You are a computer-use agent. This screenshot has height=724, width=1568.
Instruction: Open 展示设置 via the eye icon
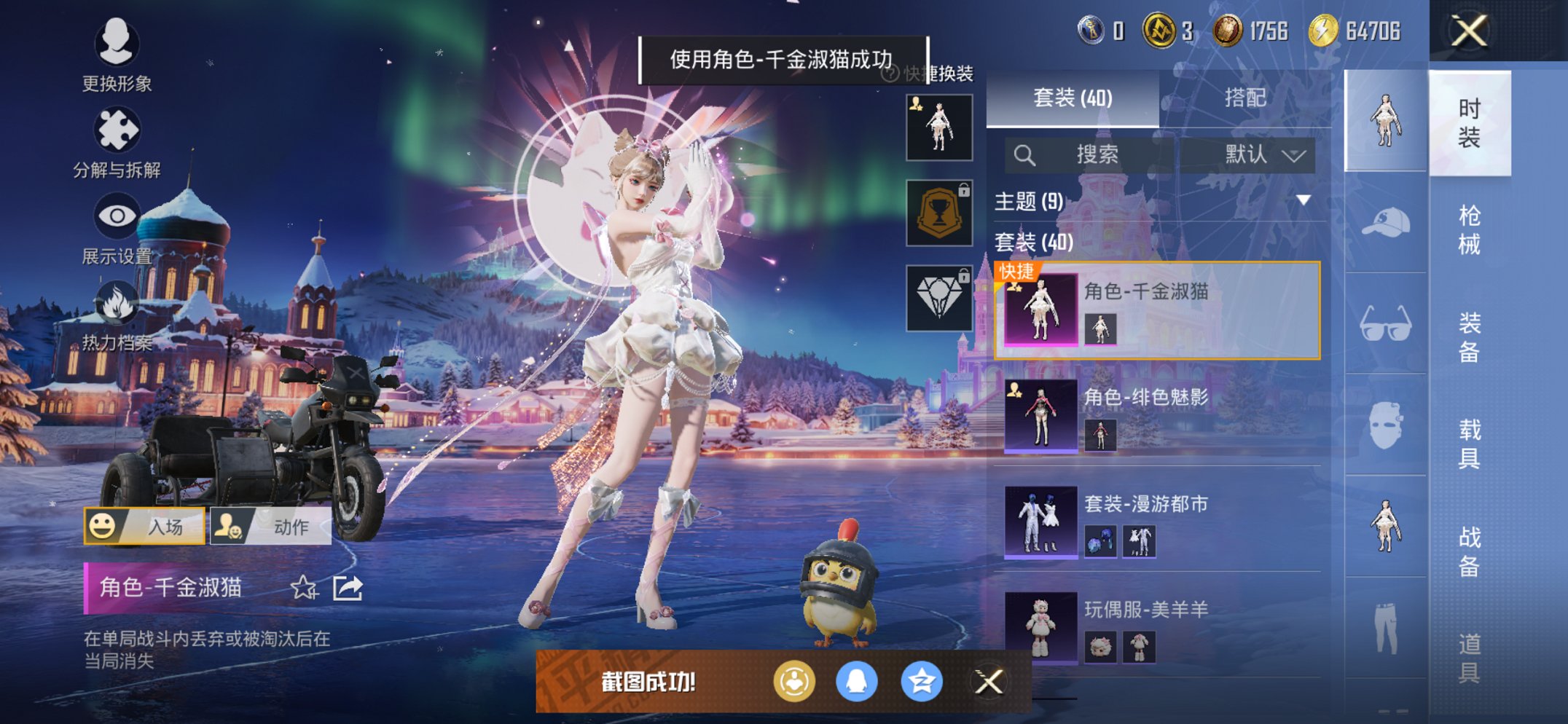(x=117, y=215)
